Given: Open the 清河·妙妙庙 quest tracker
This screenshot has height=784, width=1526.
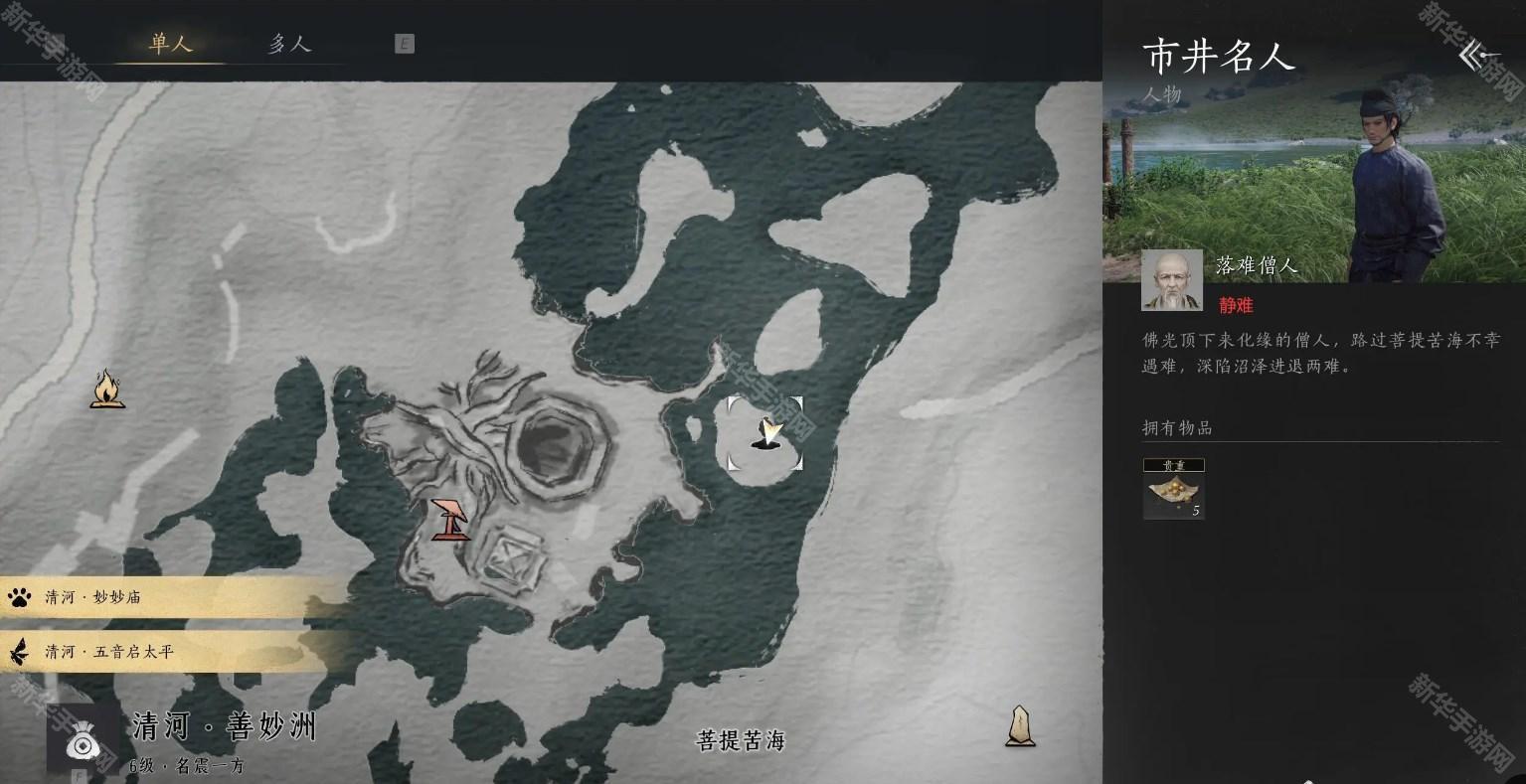Looking at the screenshot, I should [169, 597].
